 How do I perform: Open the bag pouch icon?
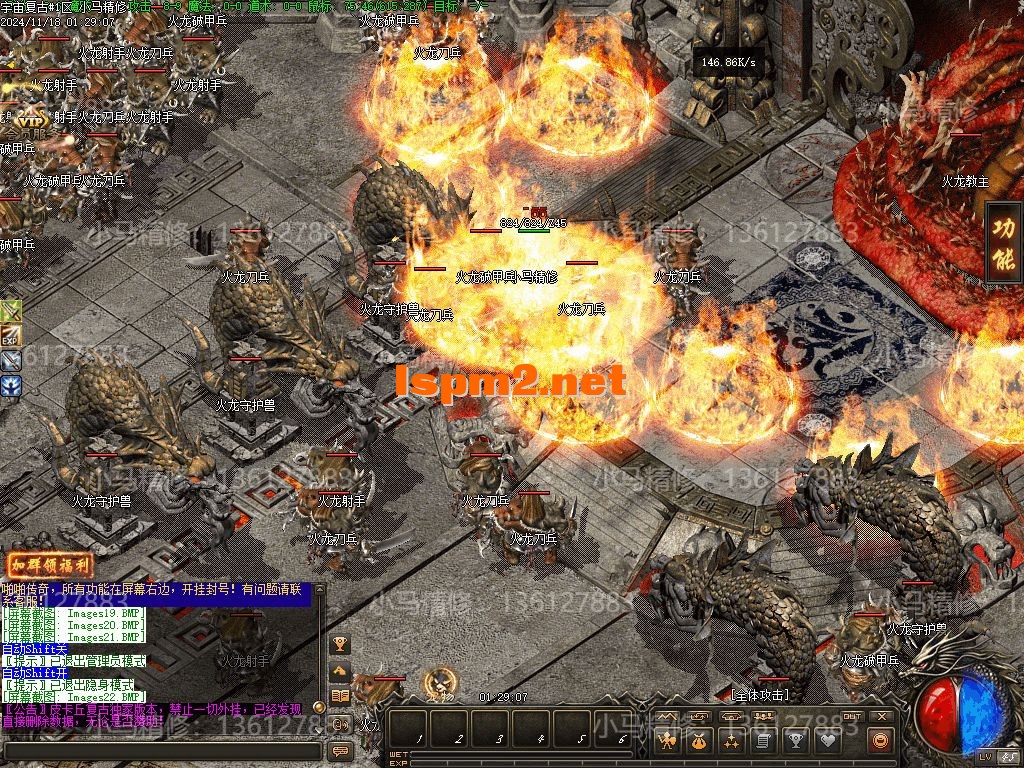pos(699,741)
